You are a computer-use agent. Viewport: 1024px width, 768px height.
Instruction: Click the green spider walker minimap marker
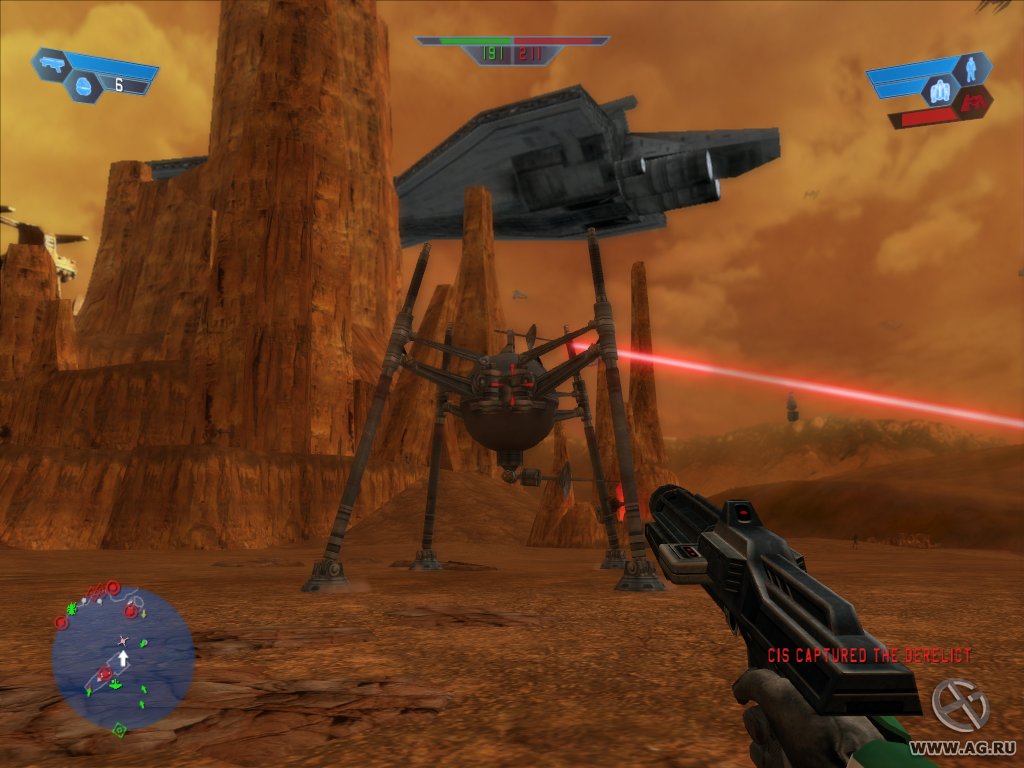coord(72,608)
